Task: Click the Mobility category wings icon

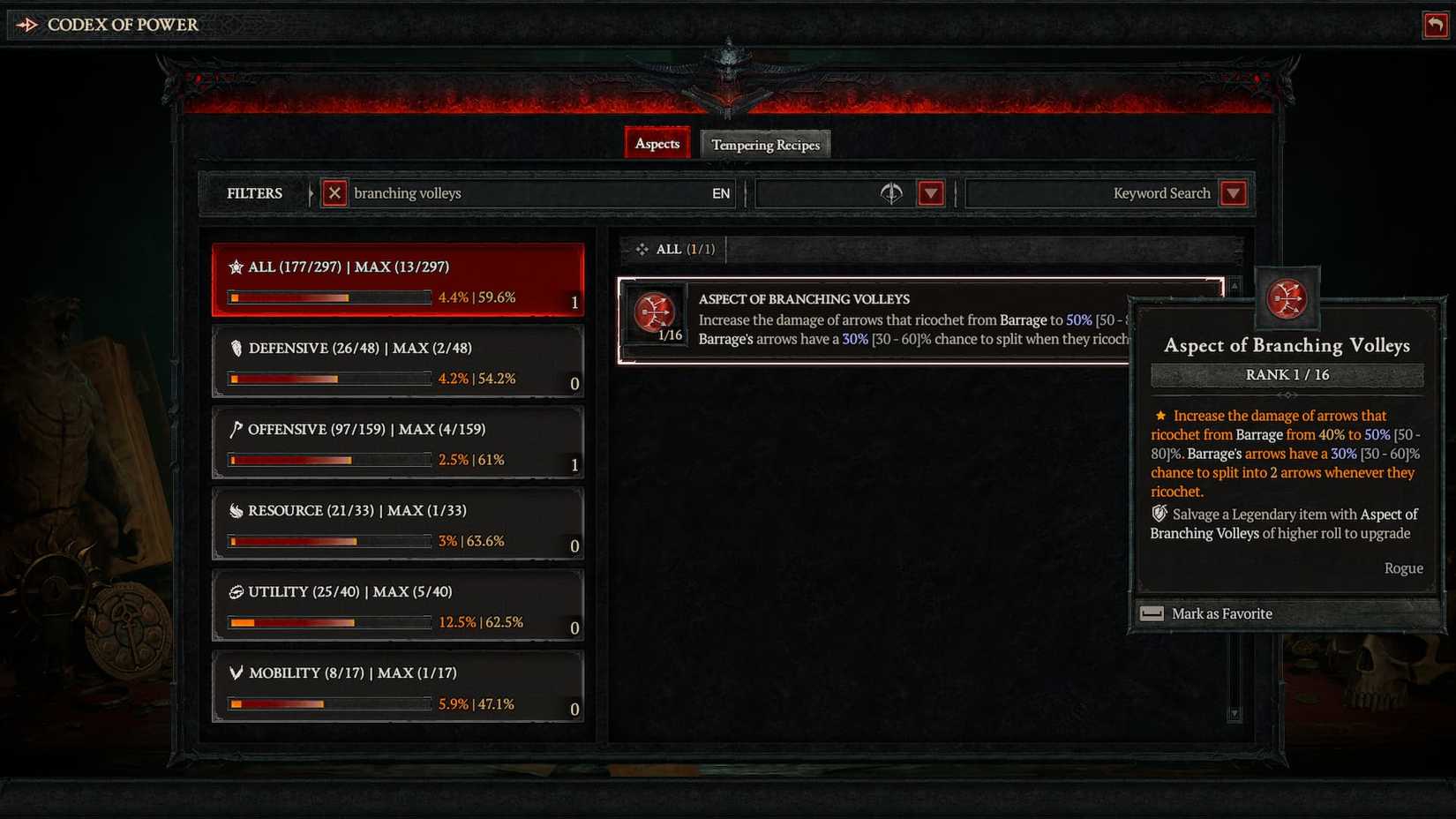Action: (235, 672)
